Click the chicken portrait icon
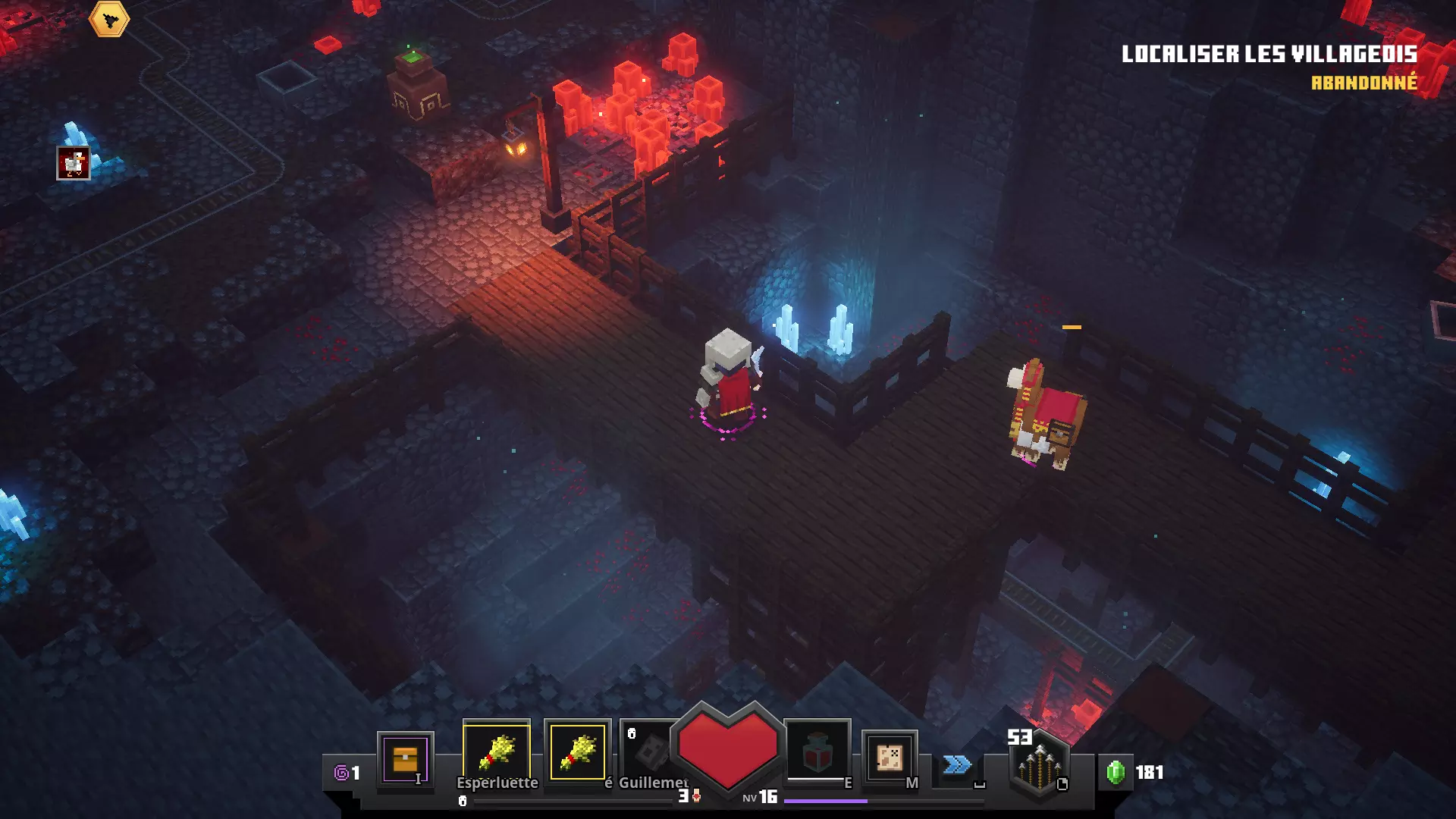This screenshot has height=819, width=1456. coord(74,163)
